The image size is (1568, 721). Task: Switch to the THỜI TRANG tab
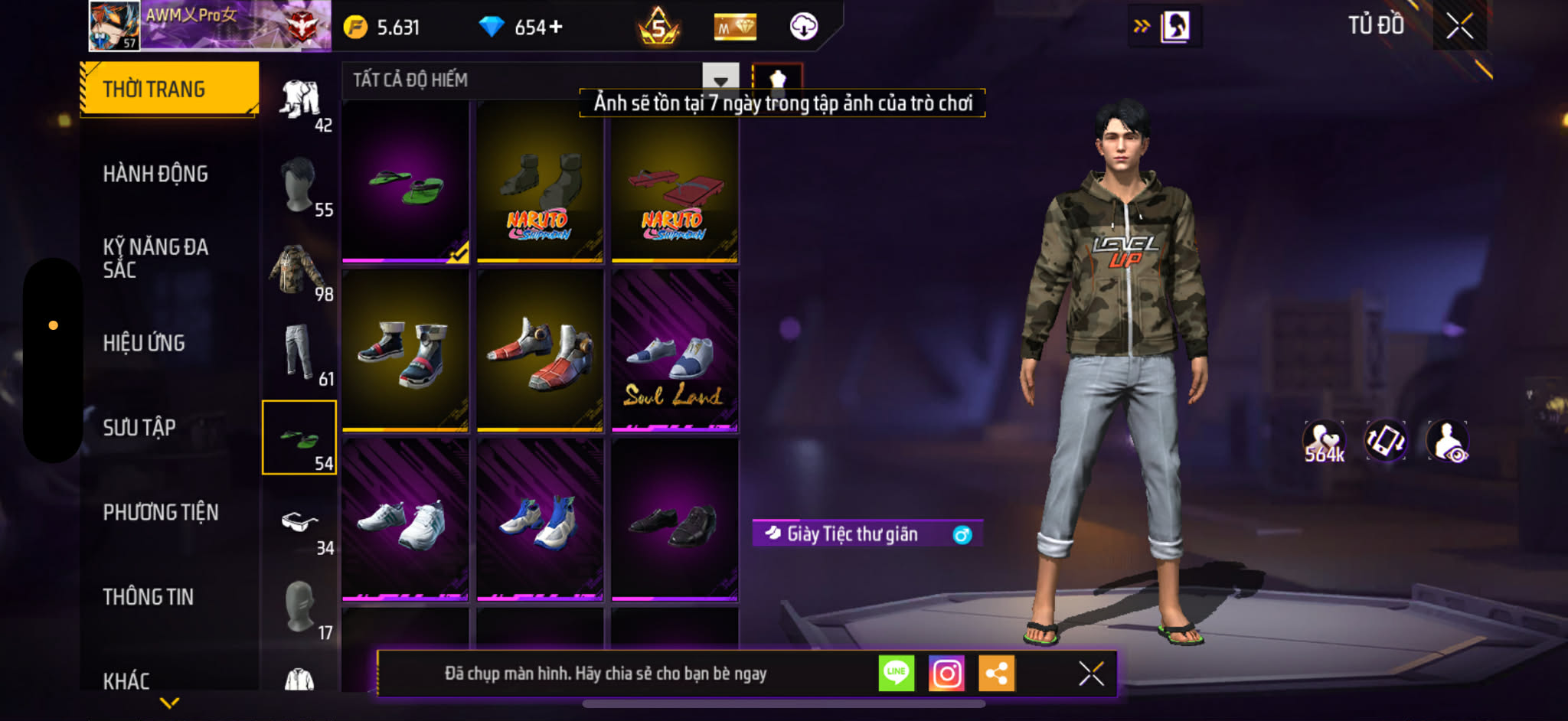tap(168, 89)
